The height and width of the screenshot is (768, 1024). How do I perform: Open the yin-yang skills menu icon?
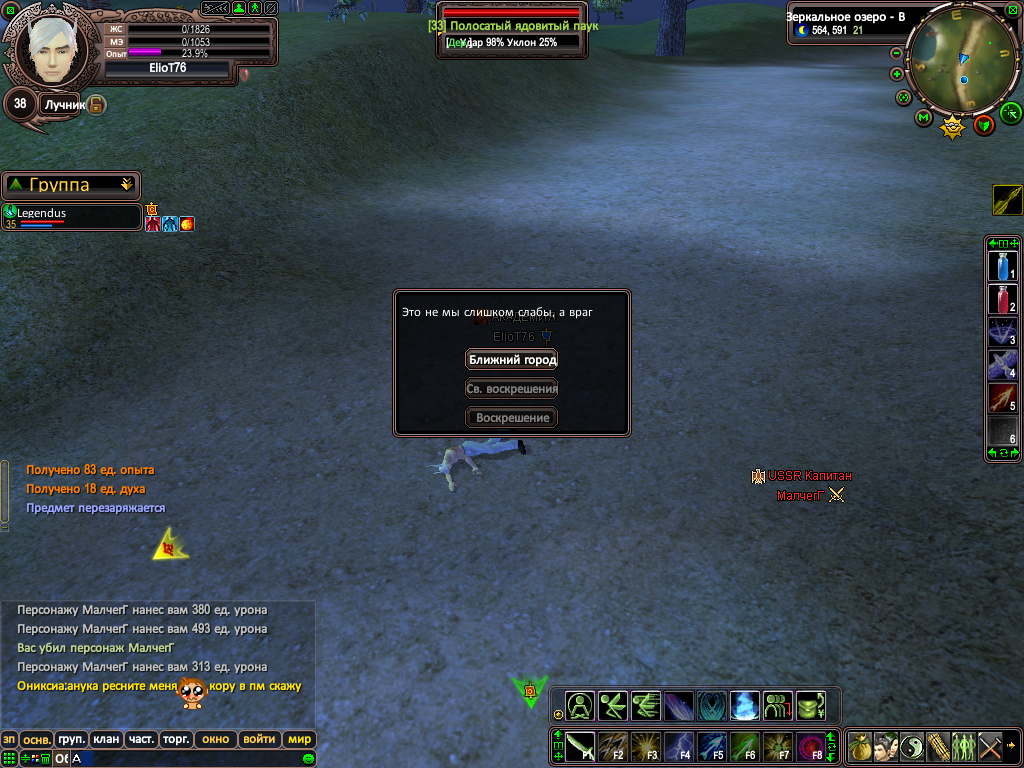[912, 746]
